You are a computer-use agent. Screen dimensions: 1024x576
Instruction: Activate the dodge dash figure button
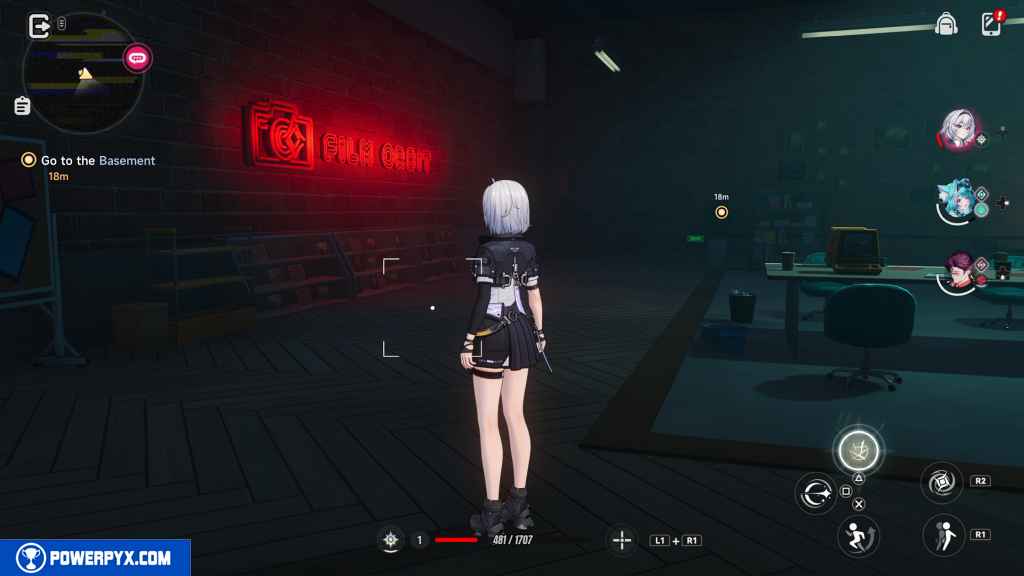click(x=942, y=534)
